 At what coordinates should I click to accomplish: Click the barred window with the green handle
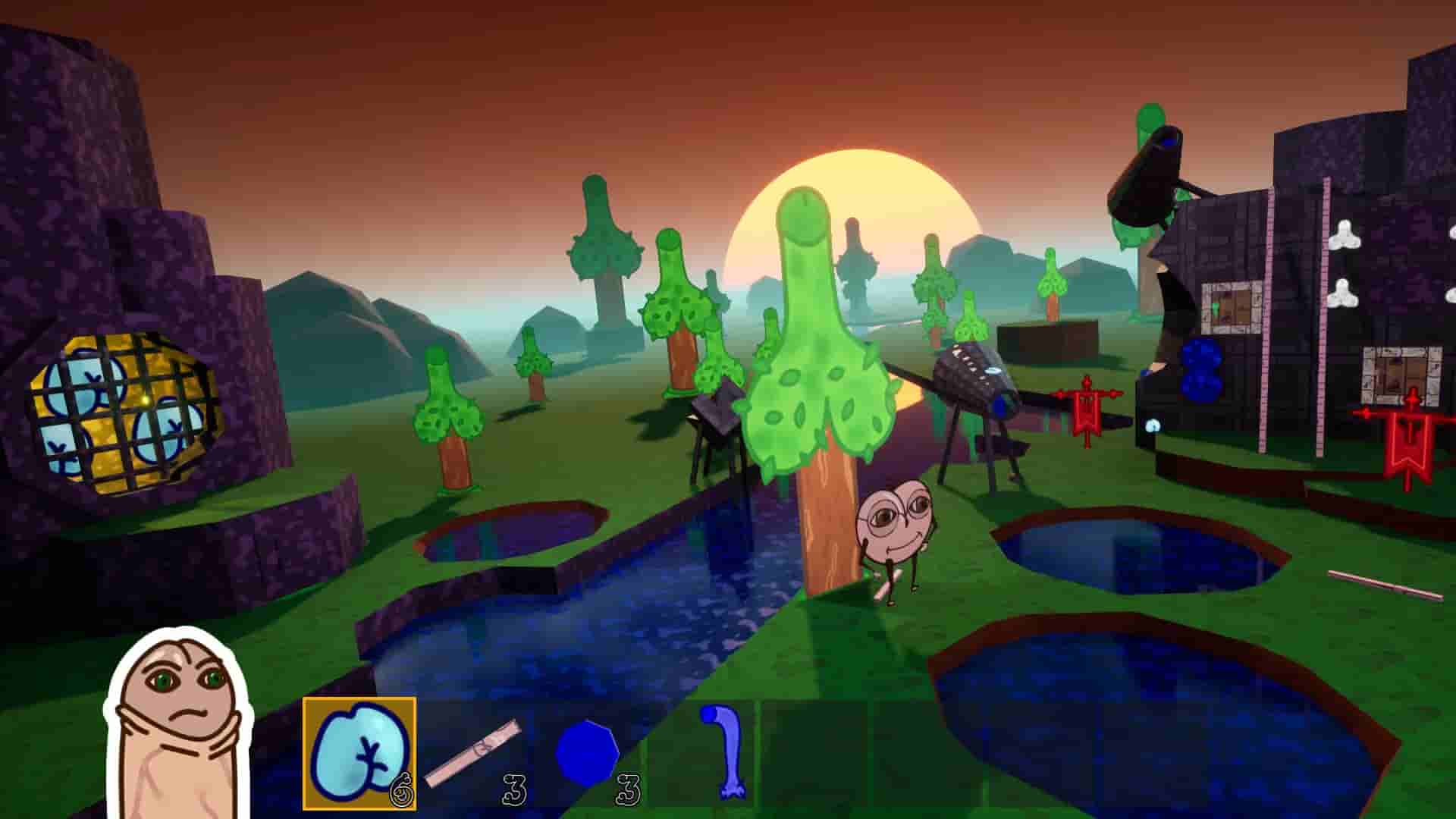click(1228, 307)
